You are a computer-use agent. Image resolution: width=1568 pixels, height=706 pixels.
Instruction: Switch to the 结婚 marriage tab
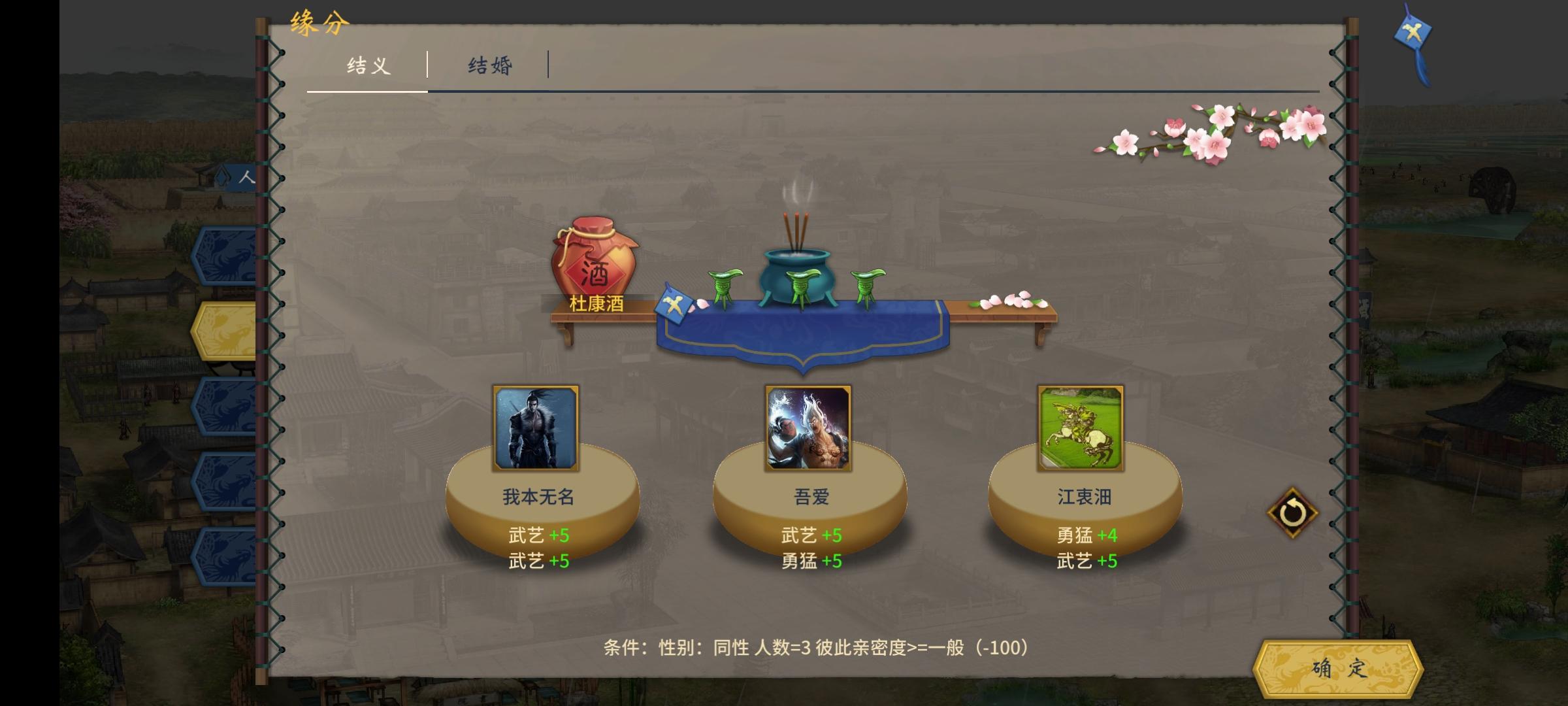pos(491,65)
